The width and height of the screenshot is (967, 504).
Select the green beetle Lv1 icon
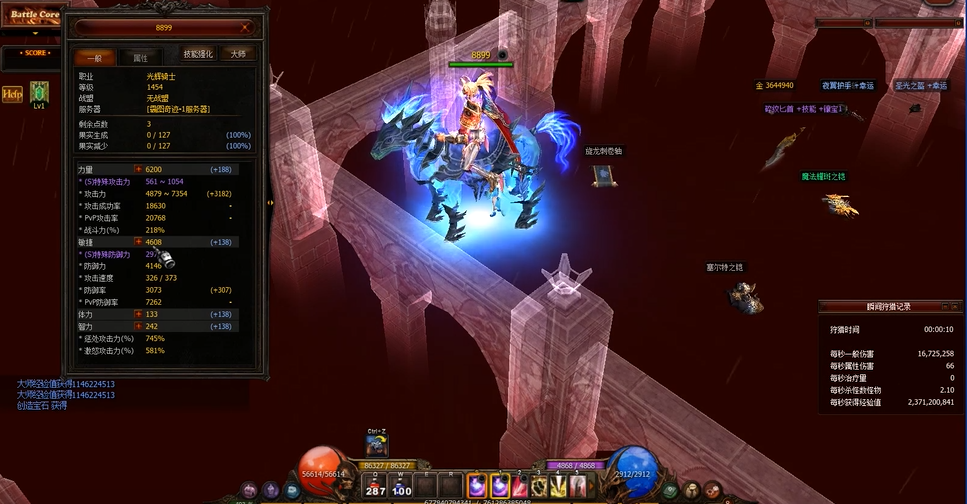tap(39, 92)
